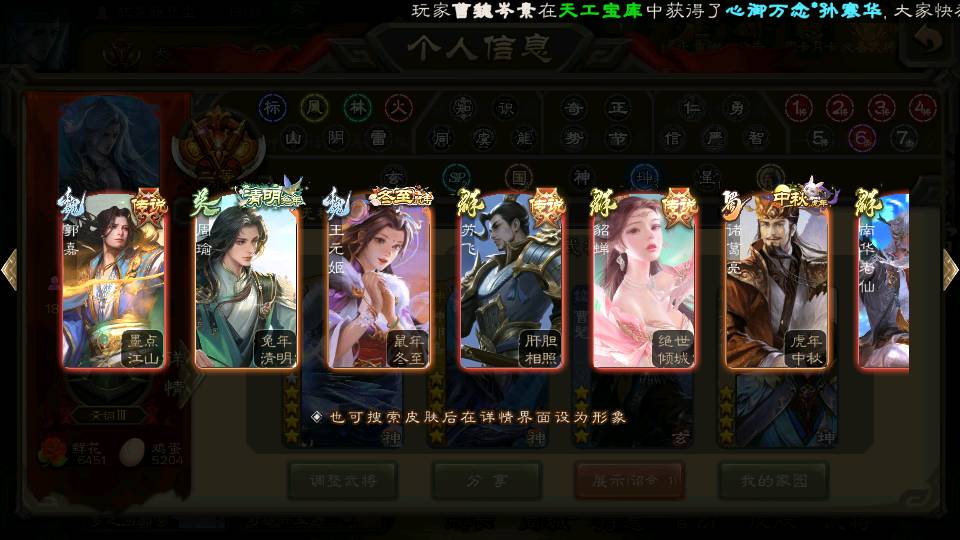Toggle the 林 package filter circle
Viewport: 960px width, 540px height.
coord(357,107)
